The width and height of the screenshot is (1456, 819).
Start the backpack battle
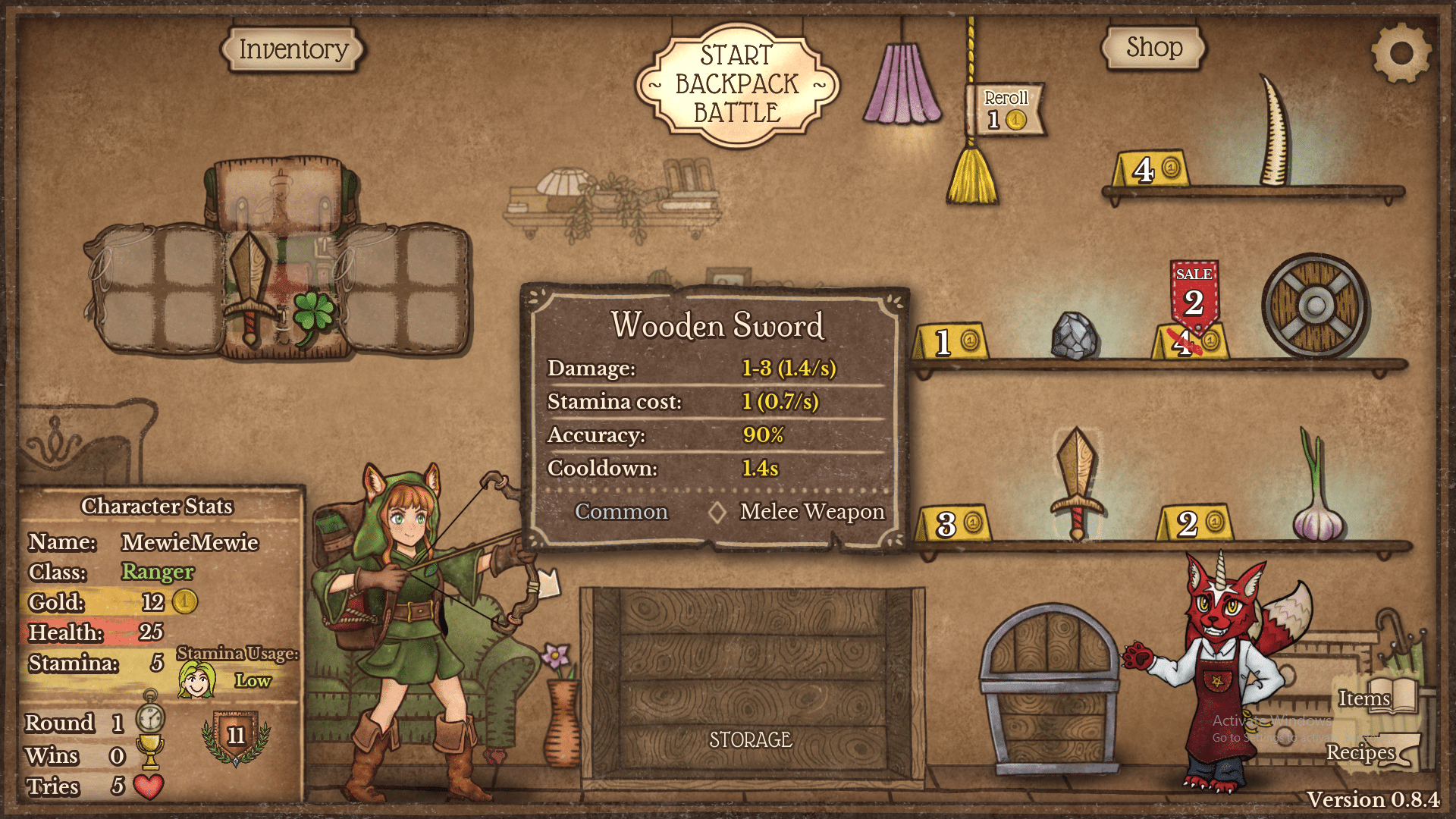[x=737, y=84]
